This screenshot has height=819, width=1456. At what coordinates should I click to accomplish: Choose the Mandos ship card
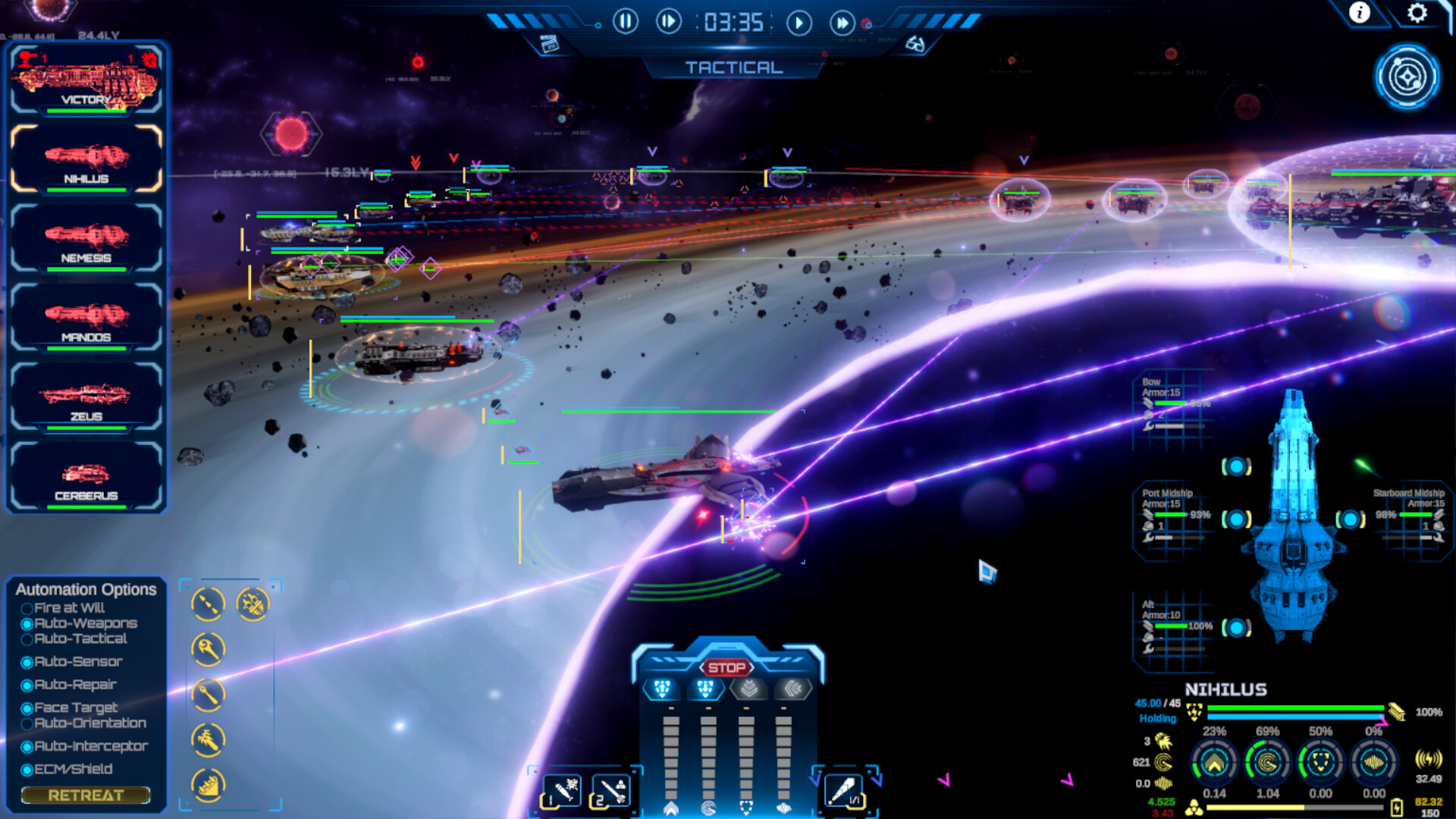pos(86,318)
